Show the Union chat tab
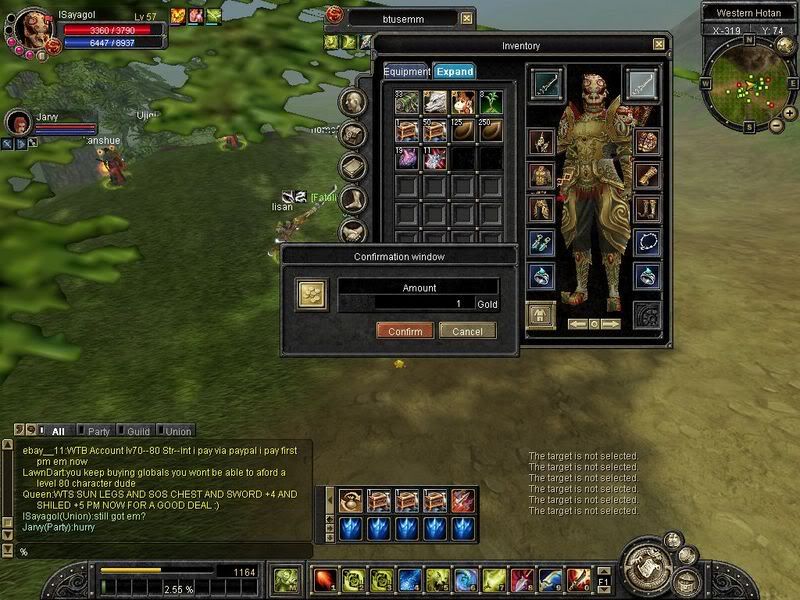800x600 pixels. click(x=177, y=431)
